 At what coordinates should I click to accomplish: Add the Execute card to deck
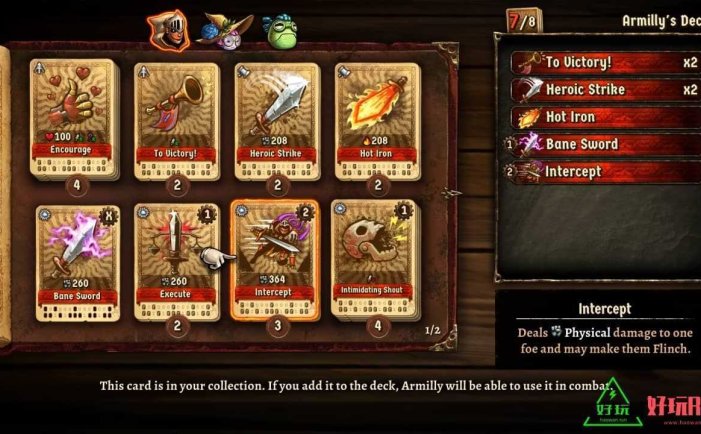point(175,258)
